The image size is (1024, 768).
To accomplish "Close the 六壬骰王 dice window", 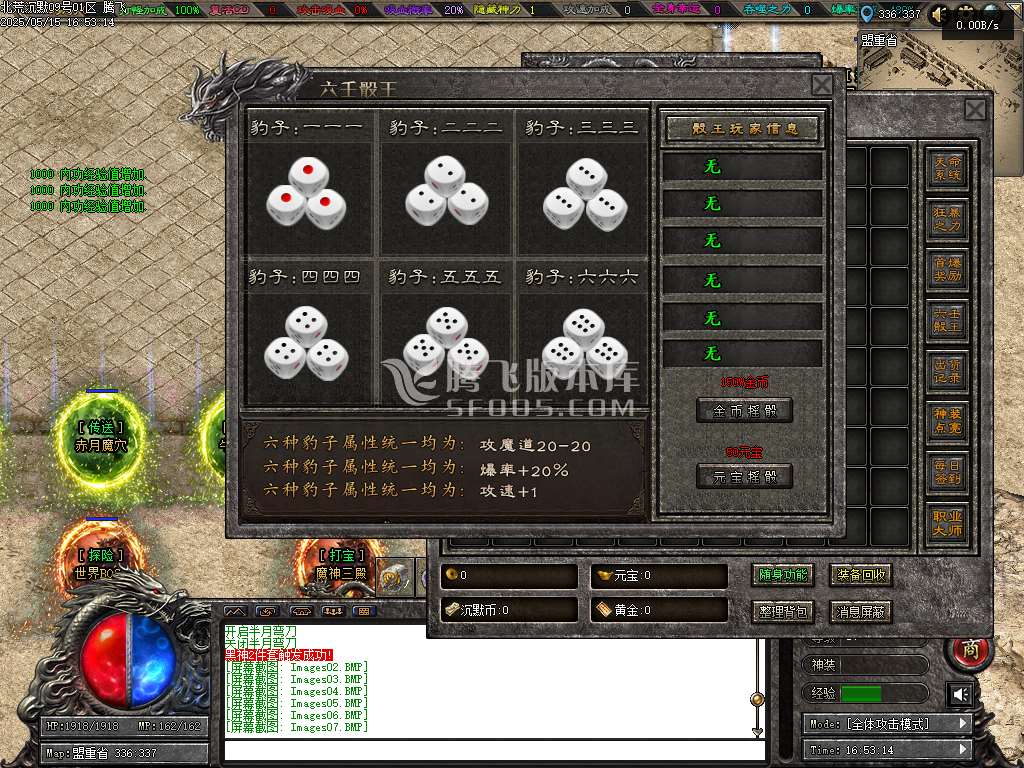I will (x=821, y=85).
